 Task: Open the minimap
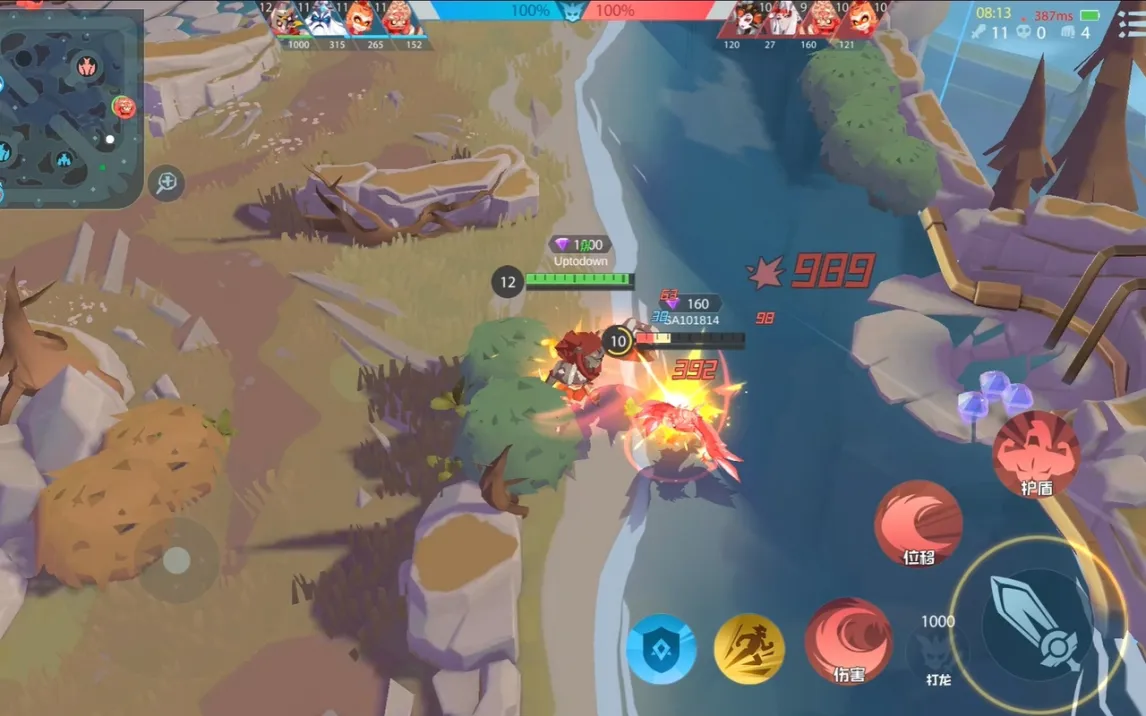pos(70,105)
